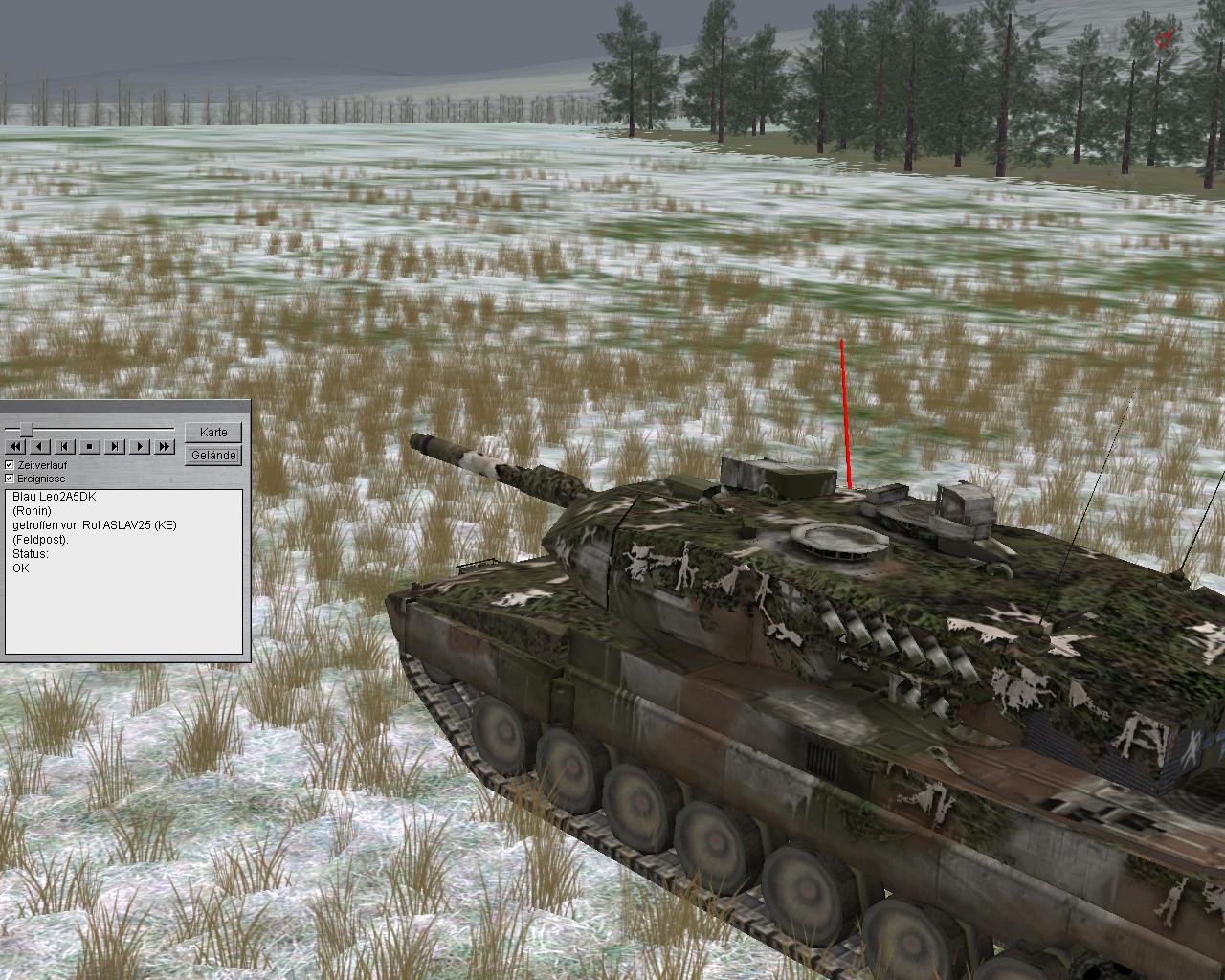The width and height of the screenshot is (1225, 980).
Task: Fast forward the replay
Action: 165,447
